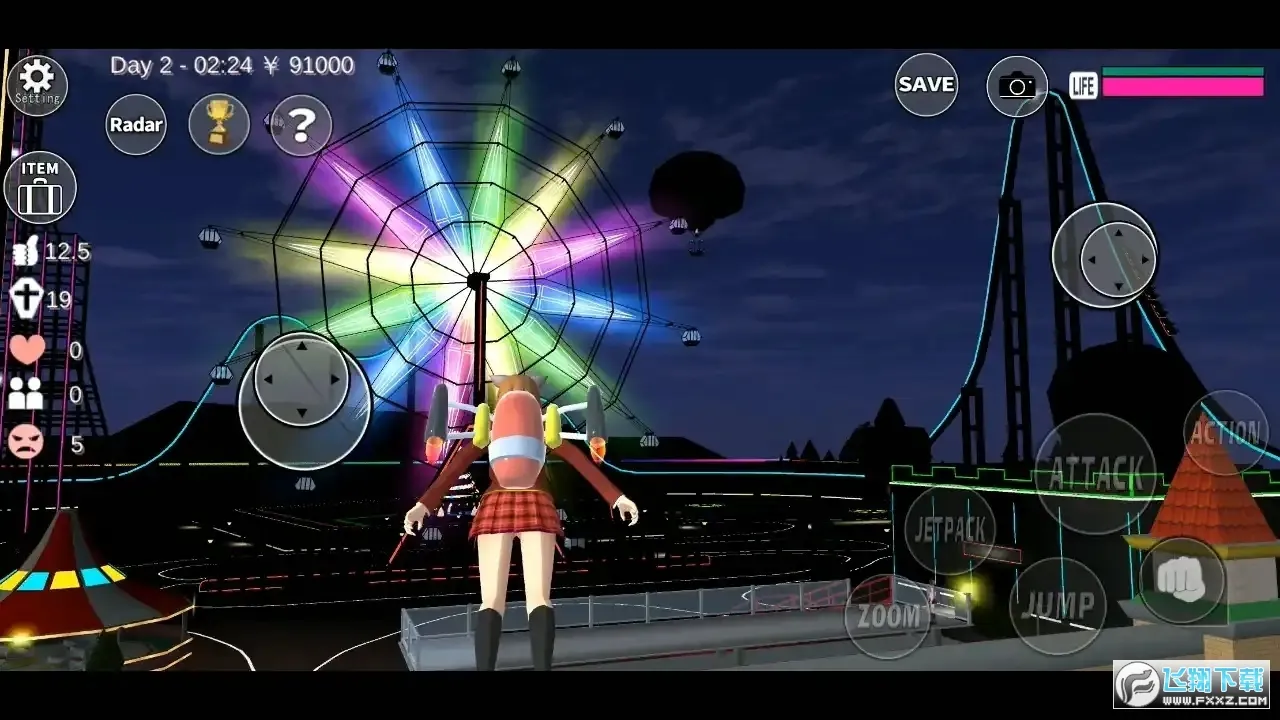Open the camera photo mode
The image size is (1280, 720).
[x=1017, y=86]
